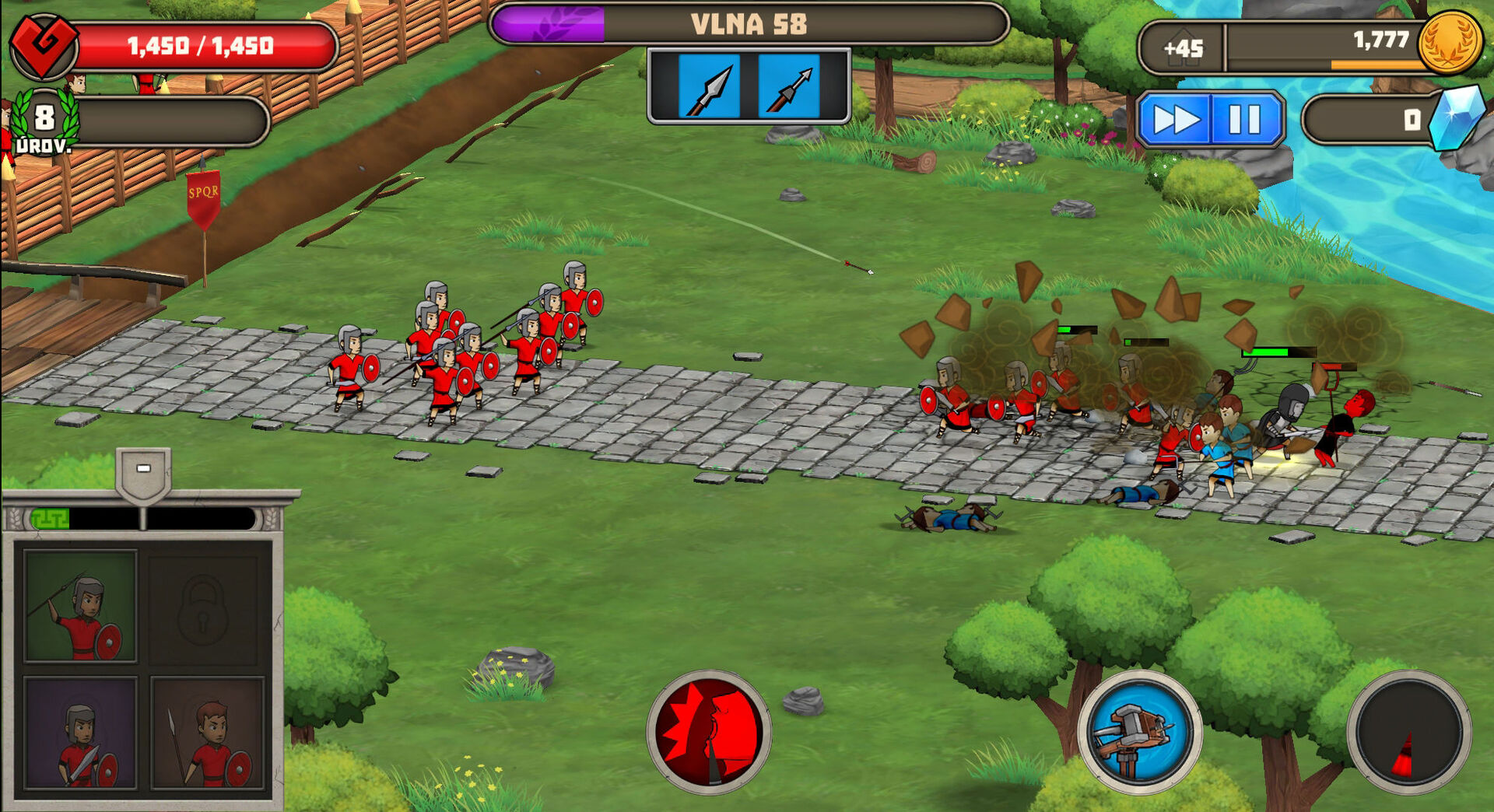Activate the red war cry ability
Screen dimensions: 1494x812
coord(709,732)
